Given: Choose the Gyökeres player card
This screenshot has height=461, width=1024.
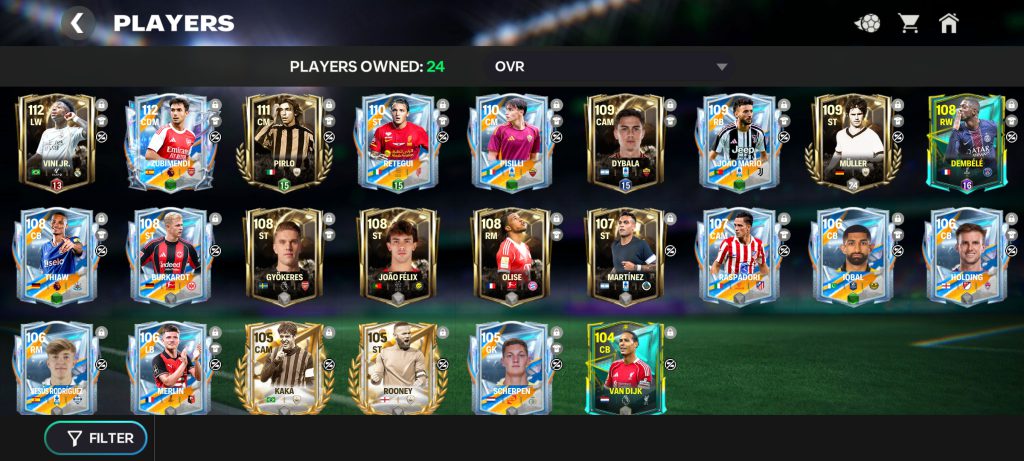Looking at the screenshot, I should (x=282, y=256).
